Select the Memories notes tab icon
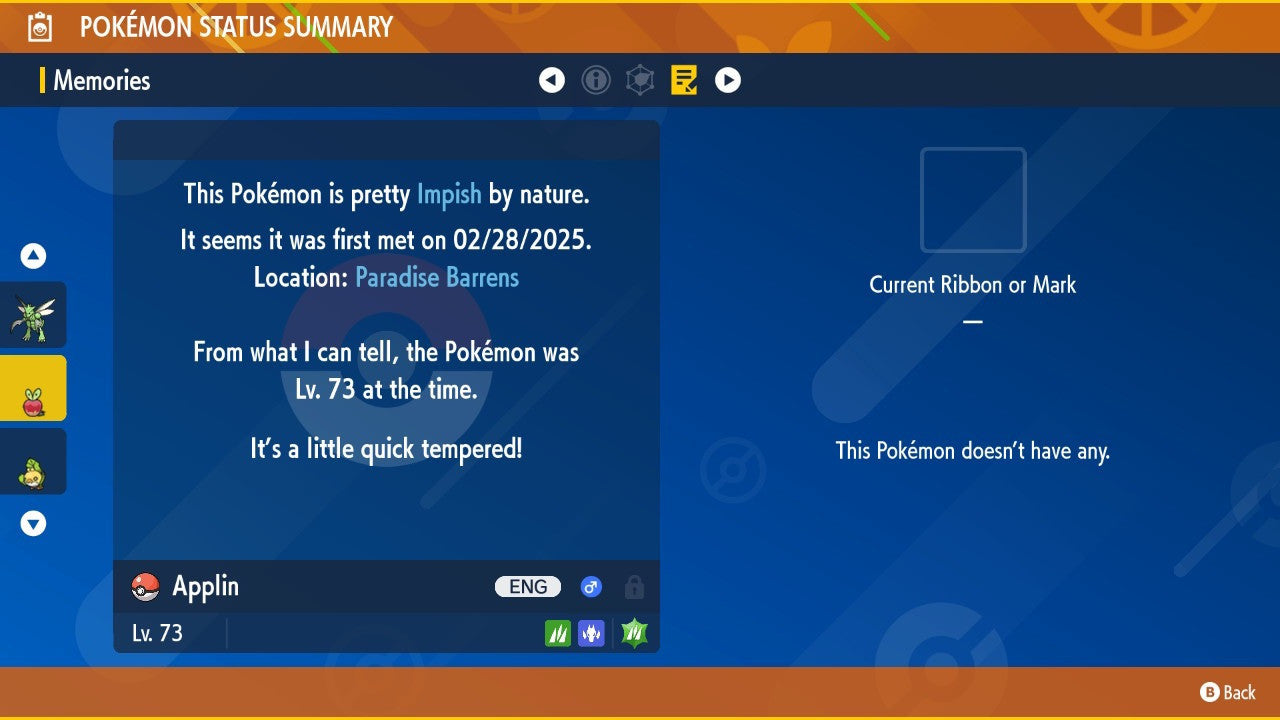 click(x=685, y=80)
